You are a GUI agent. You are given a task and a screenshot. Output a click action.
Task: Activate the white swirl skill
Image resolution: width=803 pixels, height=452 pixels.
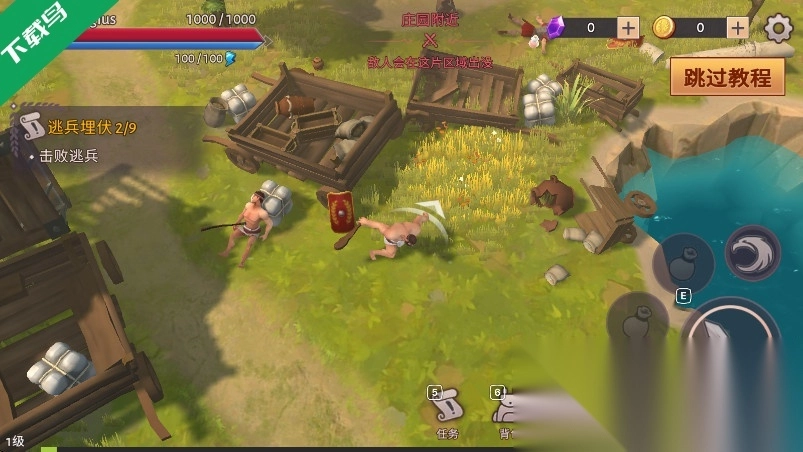tap(752, 254)
